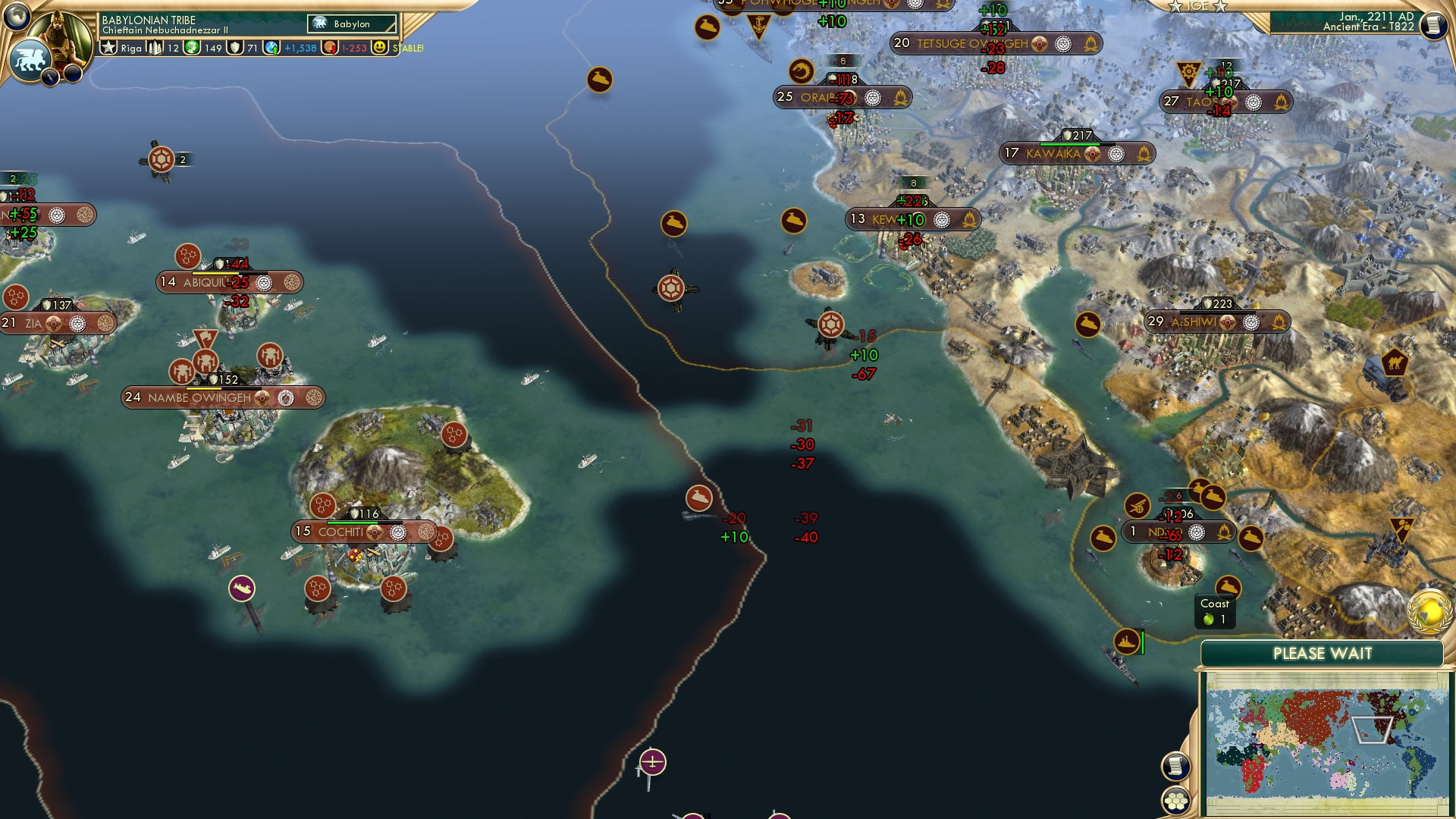The width and height of the screenshot is (1456, 819).
Task: Click the smiley stability icon
Action: (380, 48)
